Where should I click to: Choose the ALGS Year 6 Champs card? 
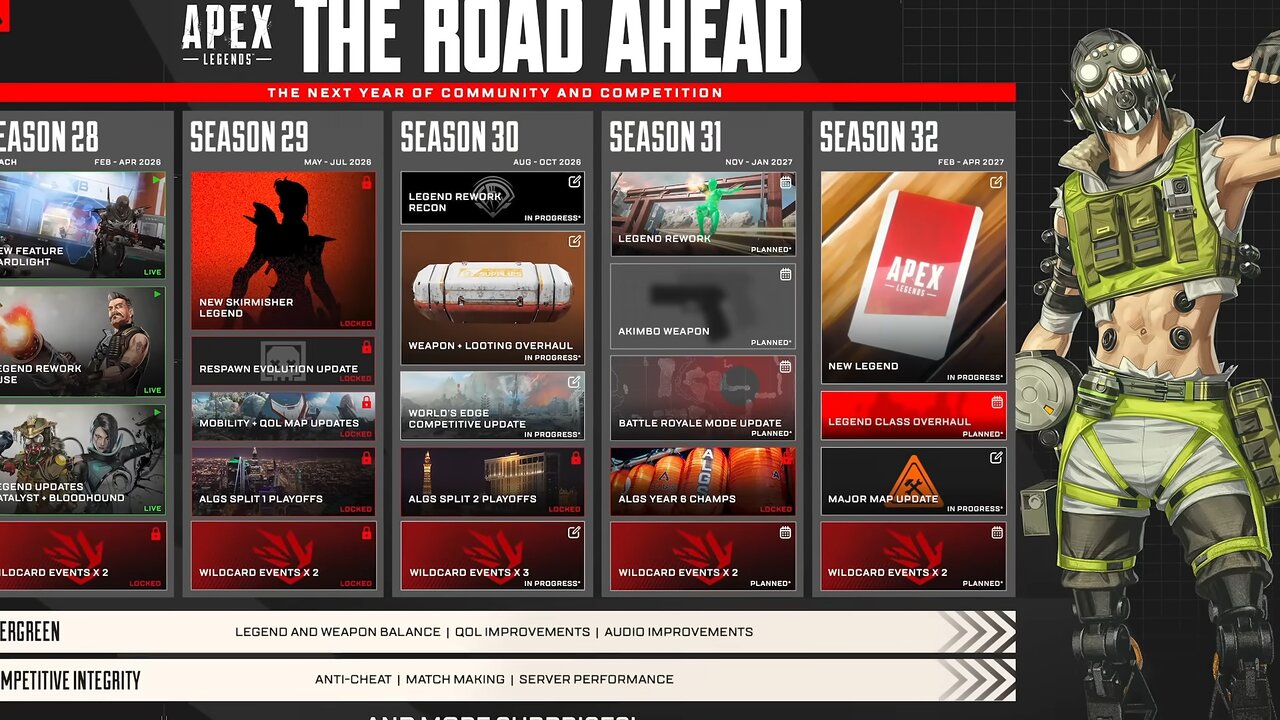(703, 481)
